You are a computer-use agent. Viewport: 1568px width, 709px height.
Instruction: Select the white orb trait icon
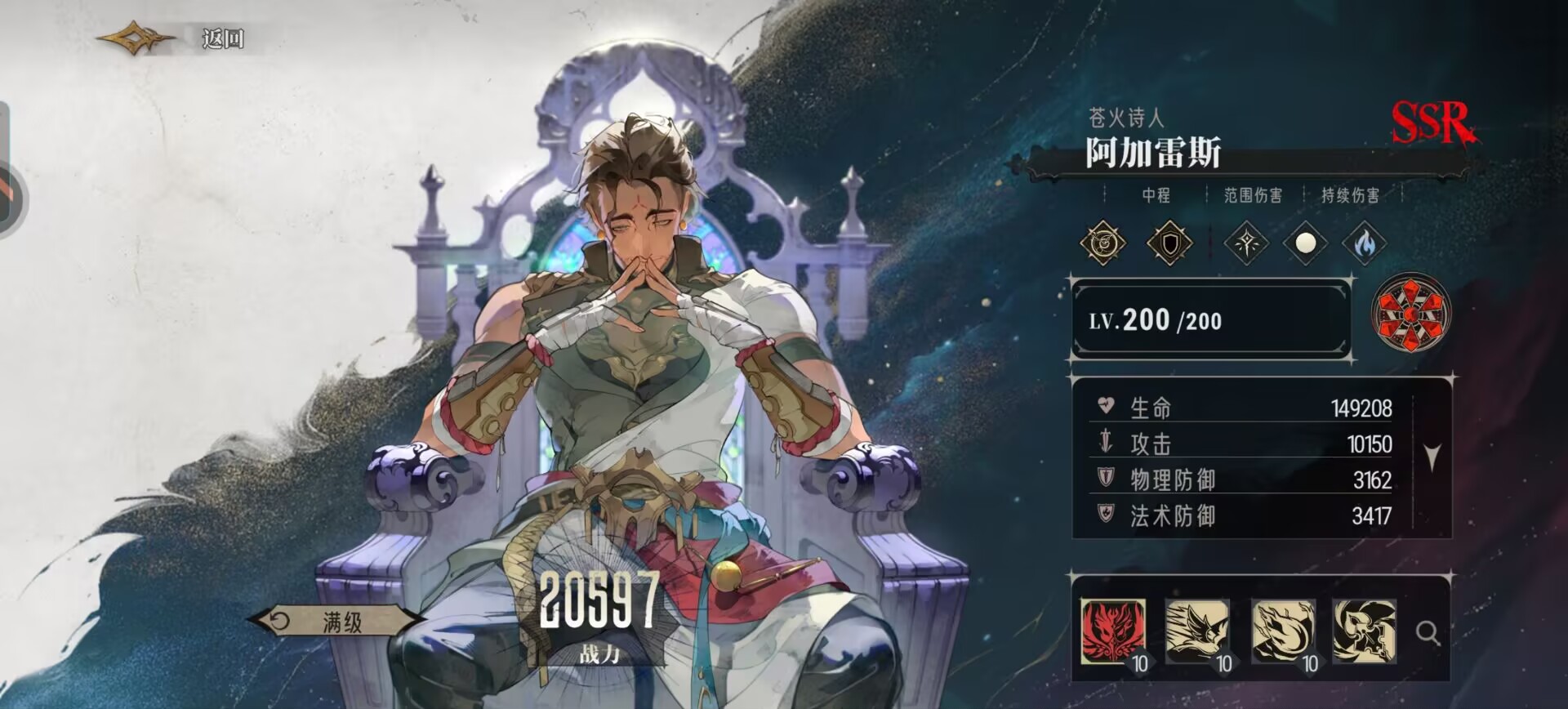click(1305, 243)
